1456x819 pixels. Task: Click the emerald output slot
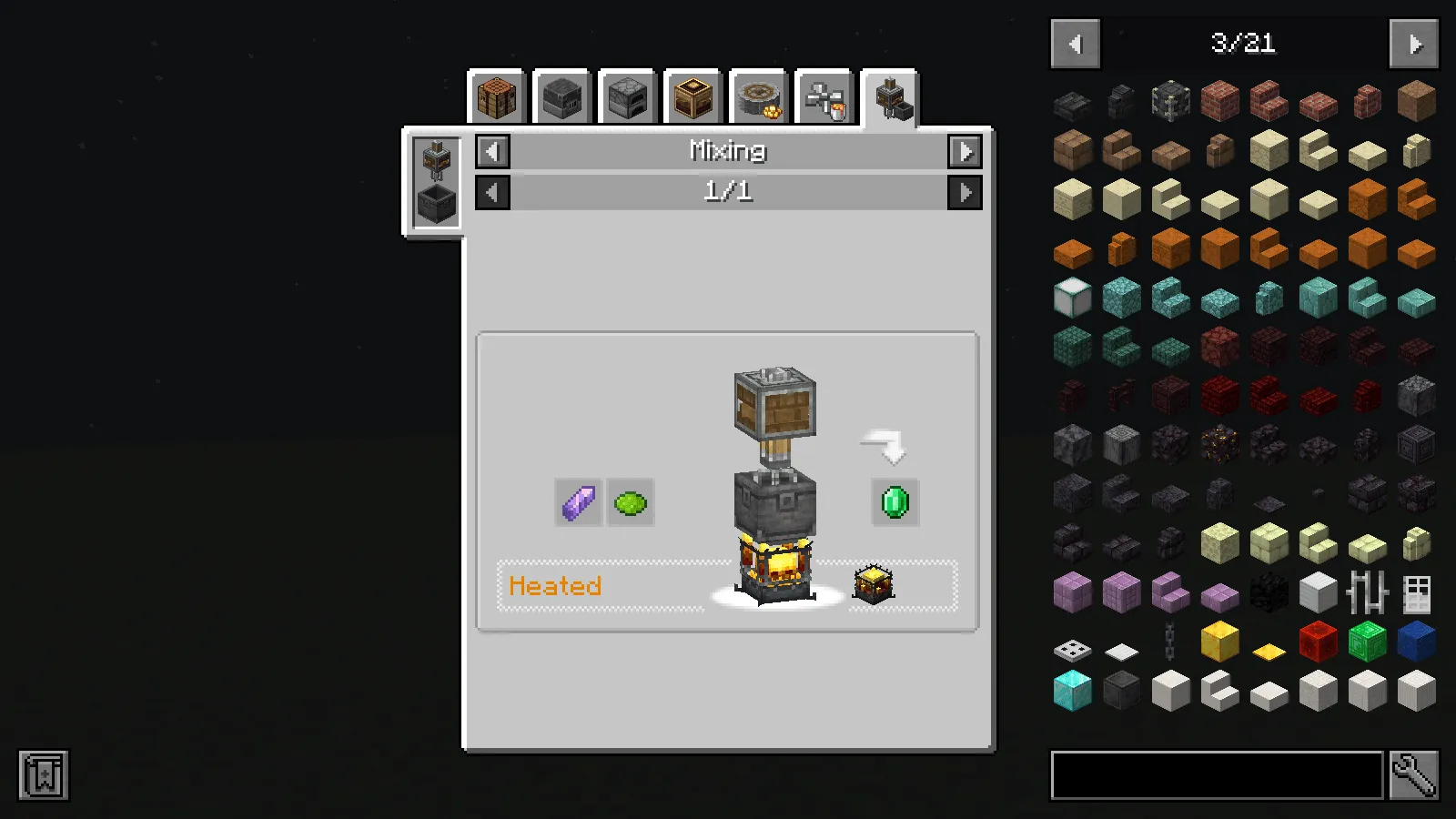[x=894, y=501]
